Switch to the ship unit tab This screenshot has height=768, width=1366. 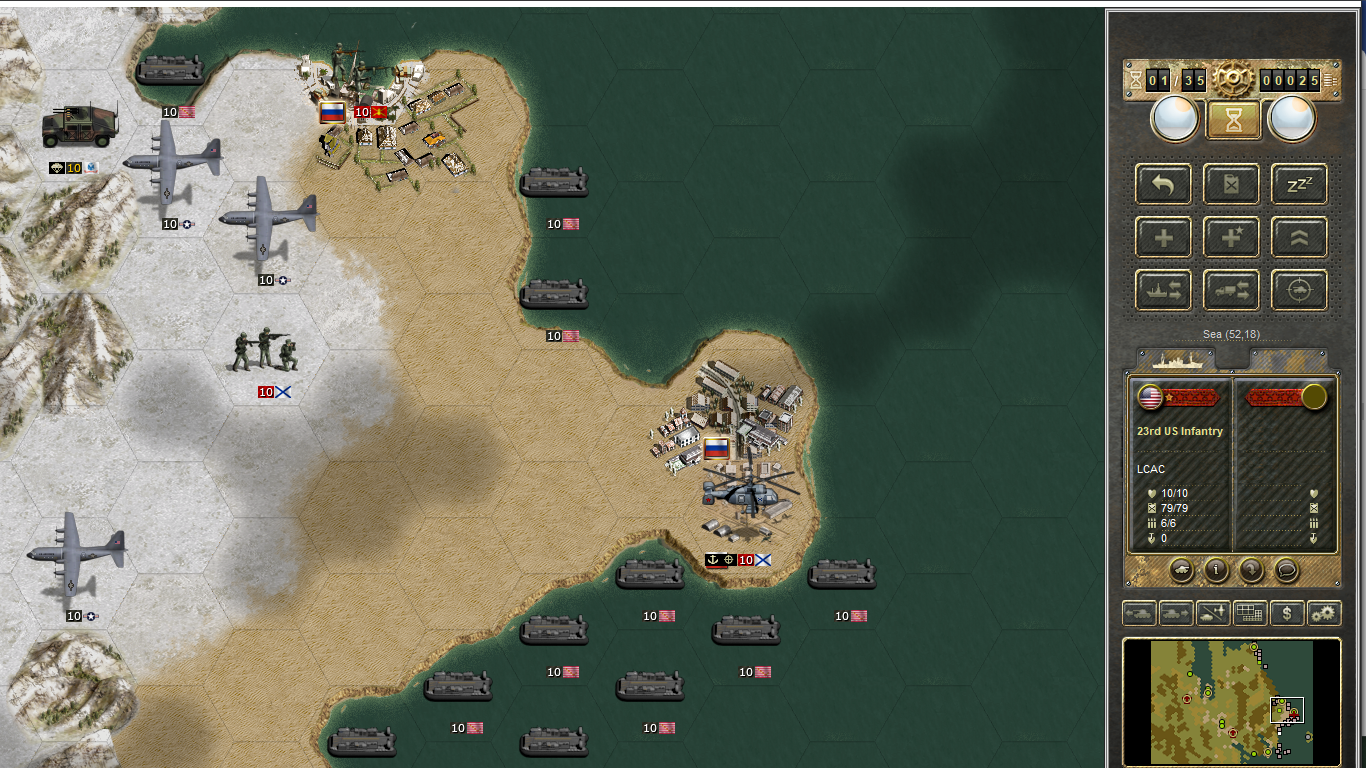tap(1177, 359)
